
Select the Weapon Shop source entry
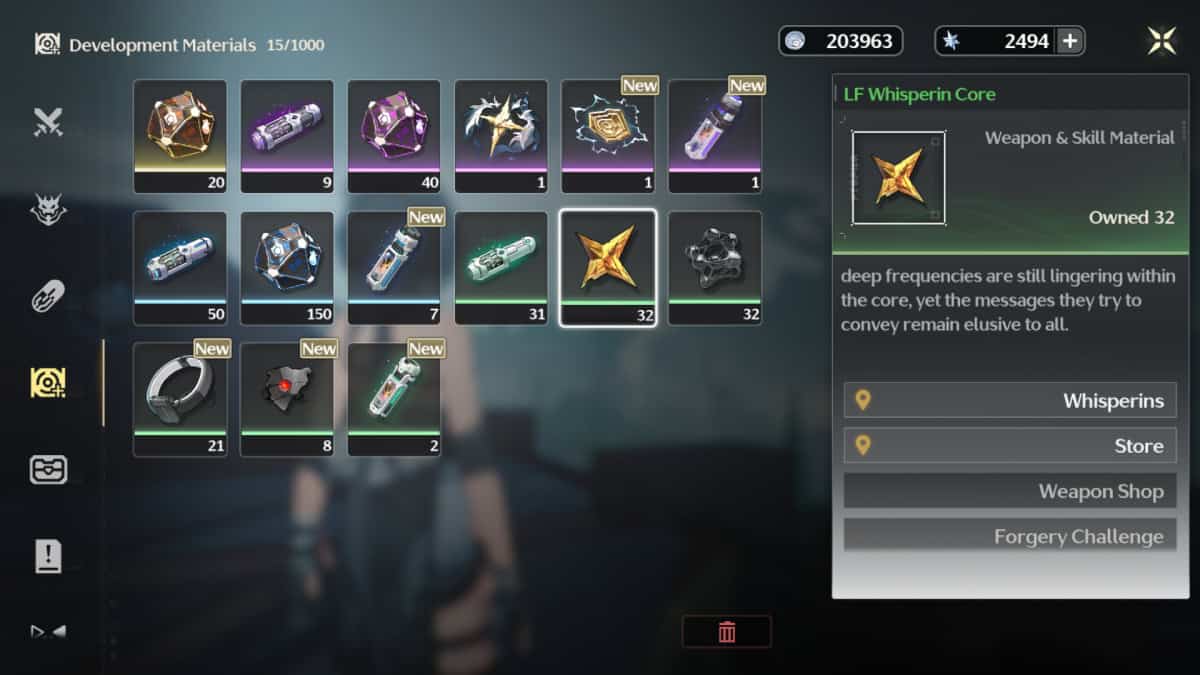tap(1010, 491)
